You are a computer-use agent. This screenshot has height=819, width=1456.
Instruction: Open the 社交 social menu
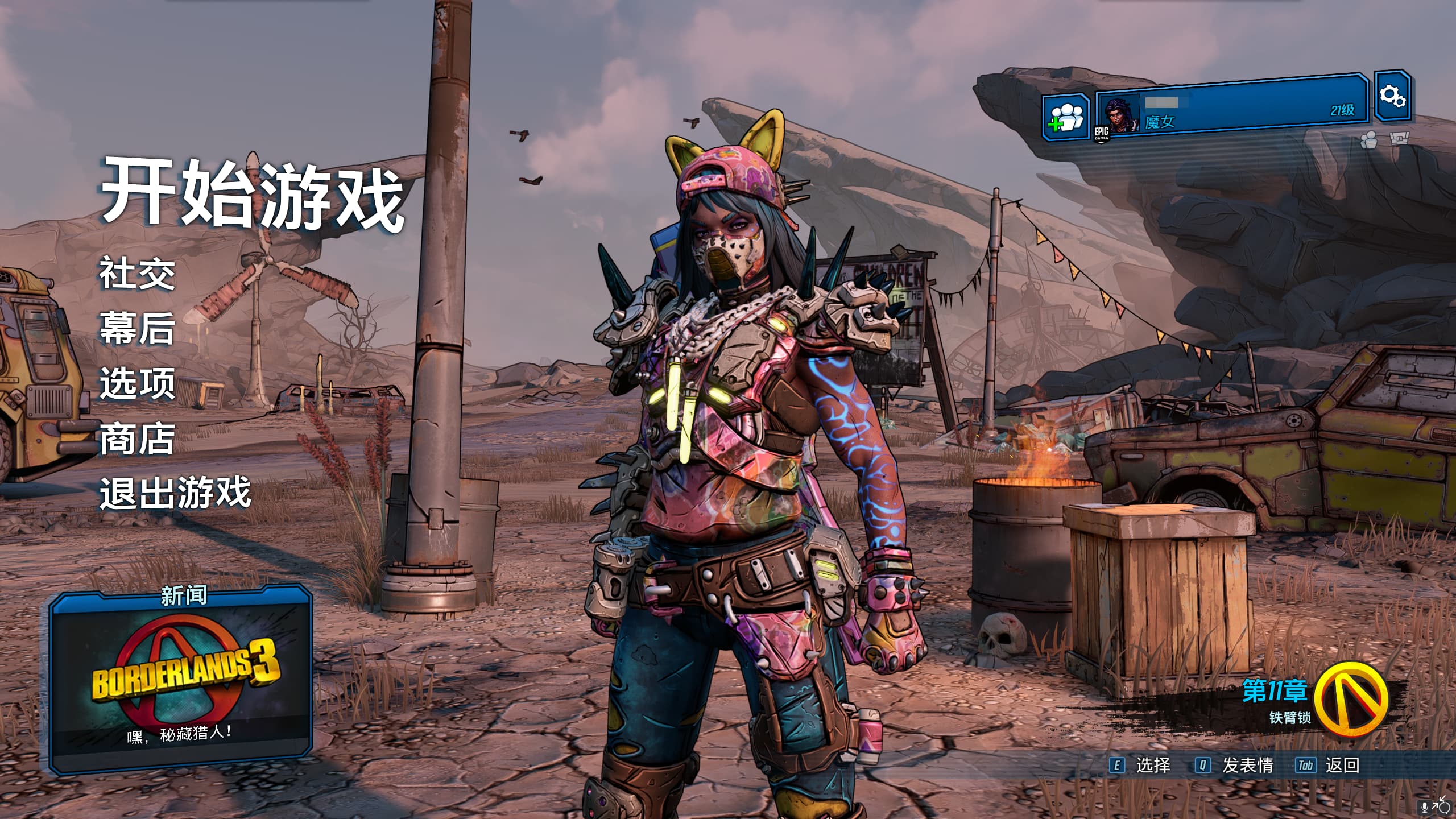(x=137, y=274)
